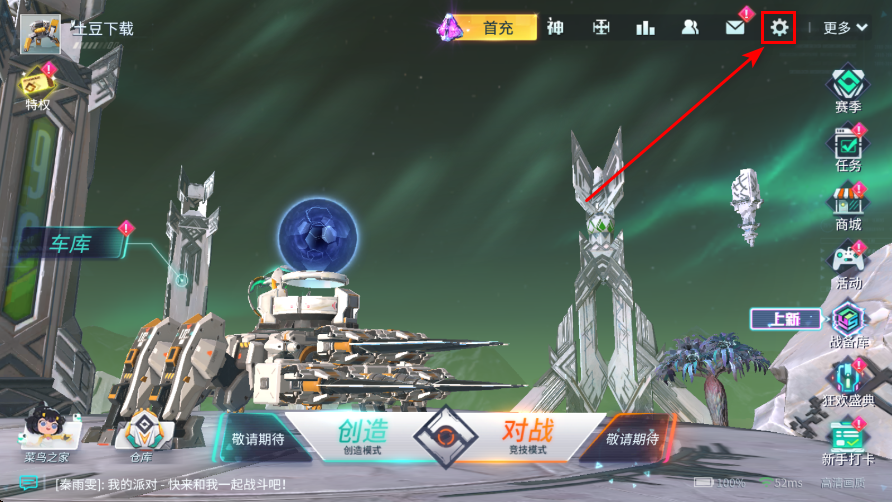View the 任务 missions list
892x502 pixels.
(x=848, y=147)
